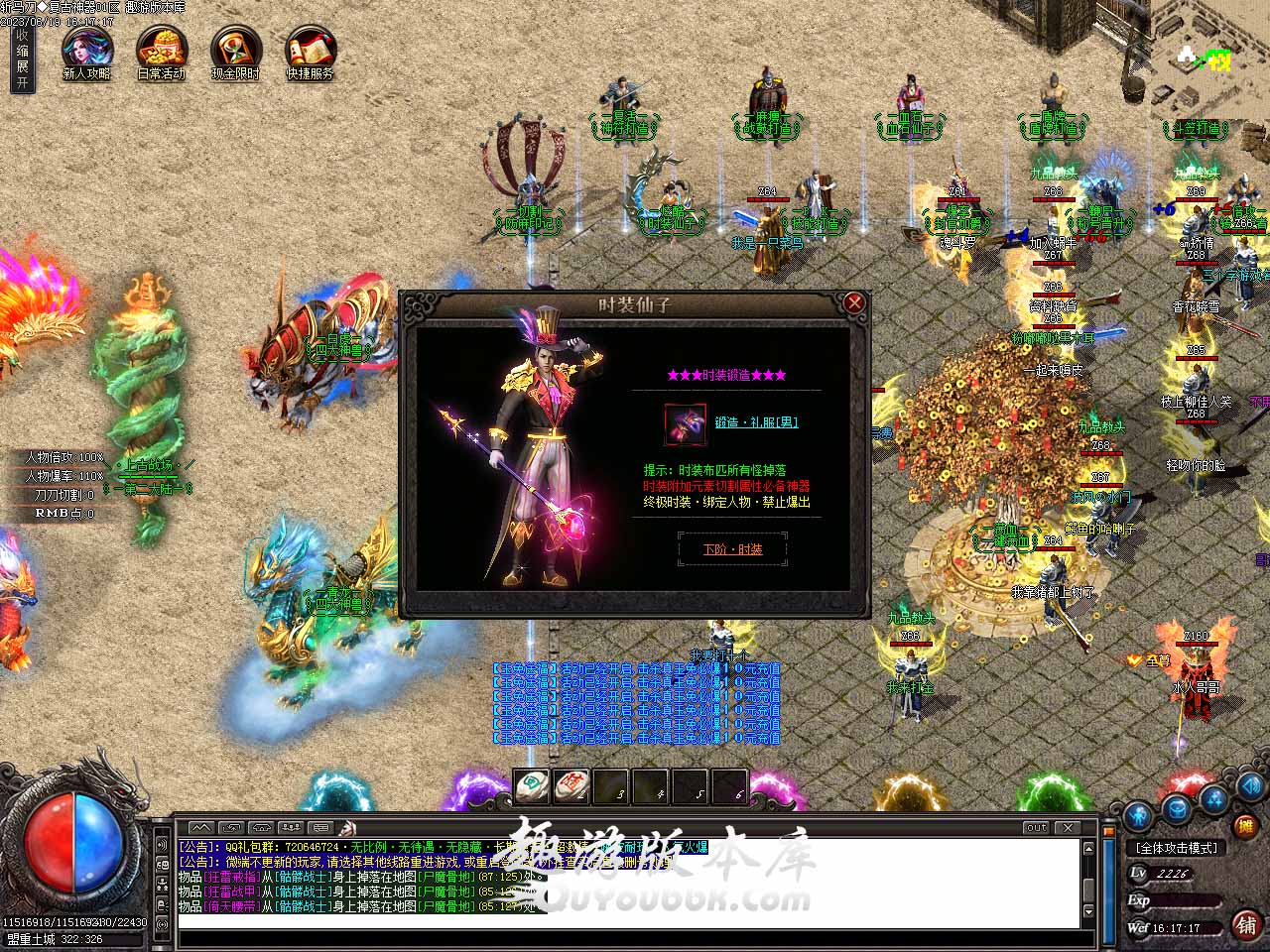Open the 现金限时 limited-time offer

pos(236,51)
